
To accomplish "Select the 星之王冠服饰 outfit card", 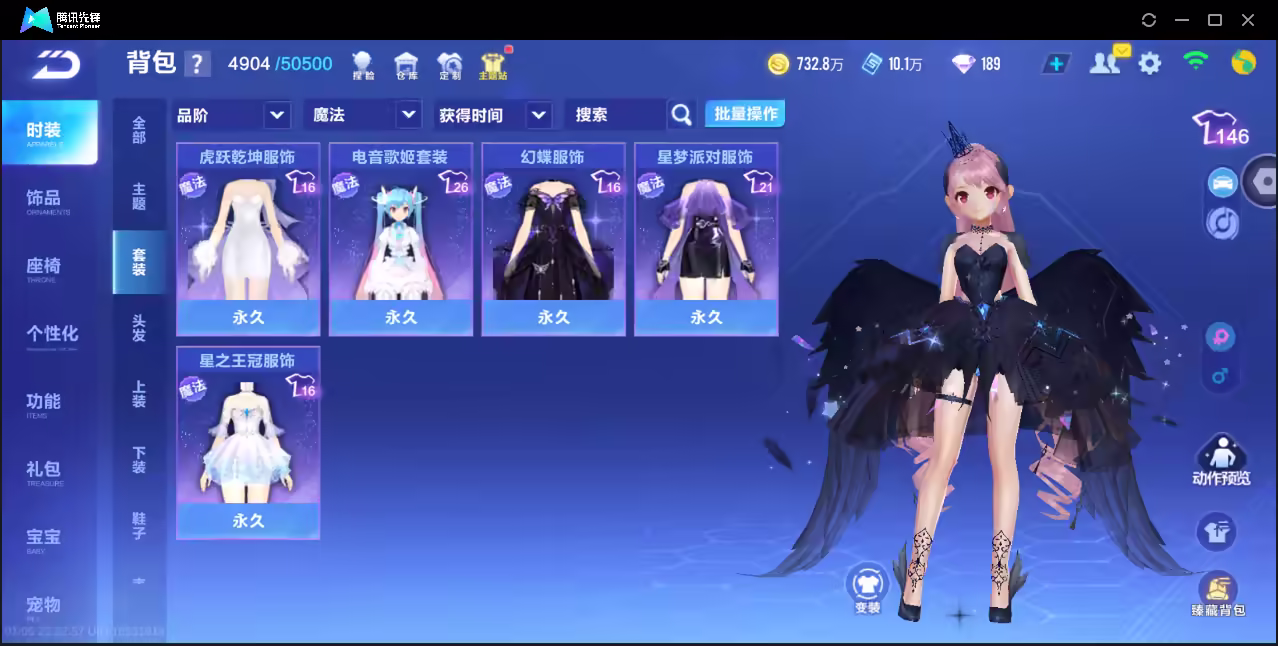I will click(x=248, y=443).
